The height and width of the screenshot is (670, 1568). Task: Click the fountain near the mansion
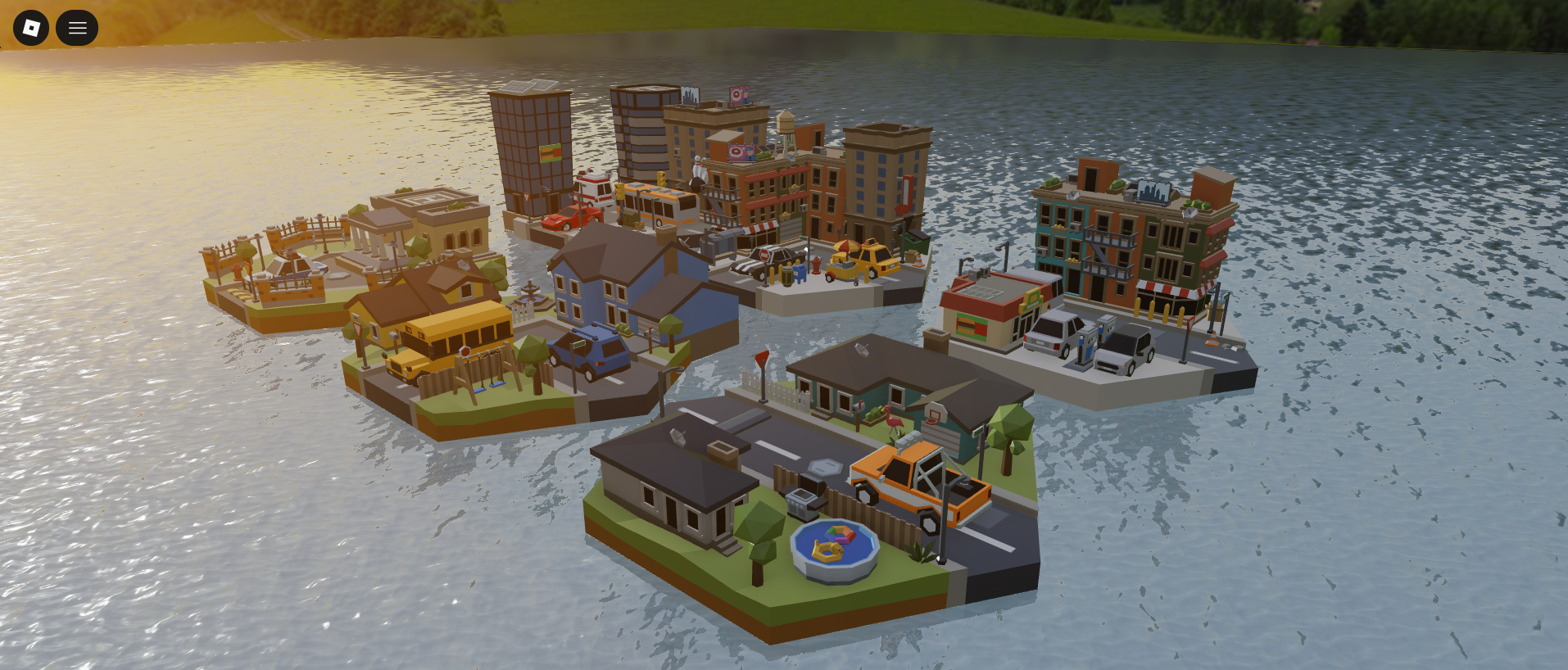tap(529, 297)
